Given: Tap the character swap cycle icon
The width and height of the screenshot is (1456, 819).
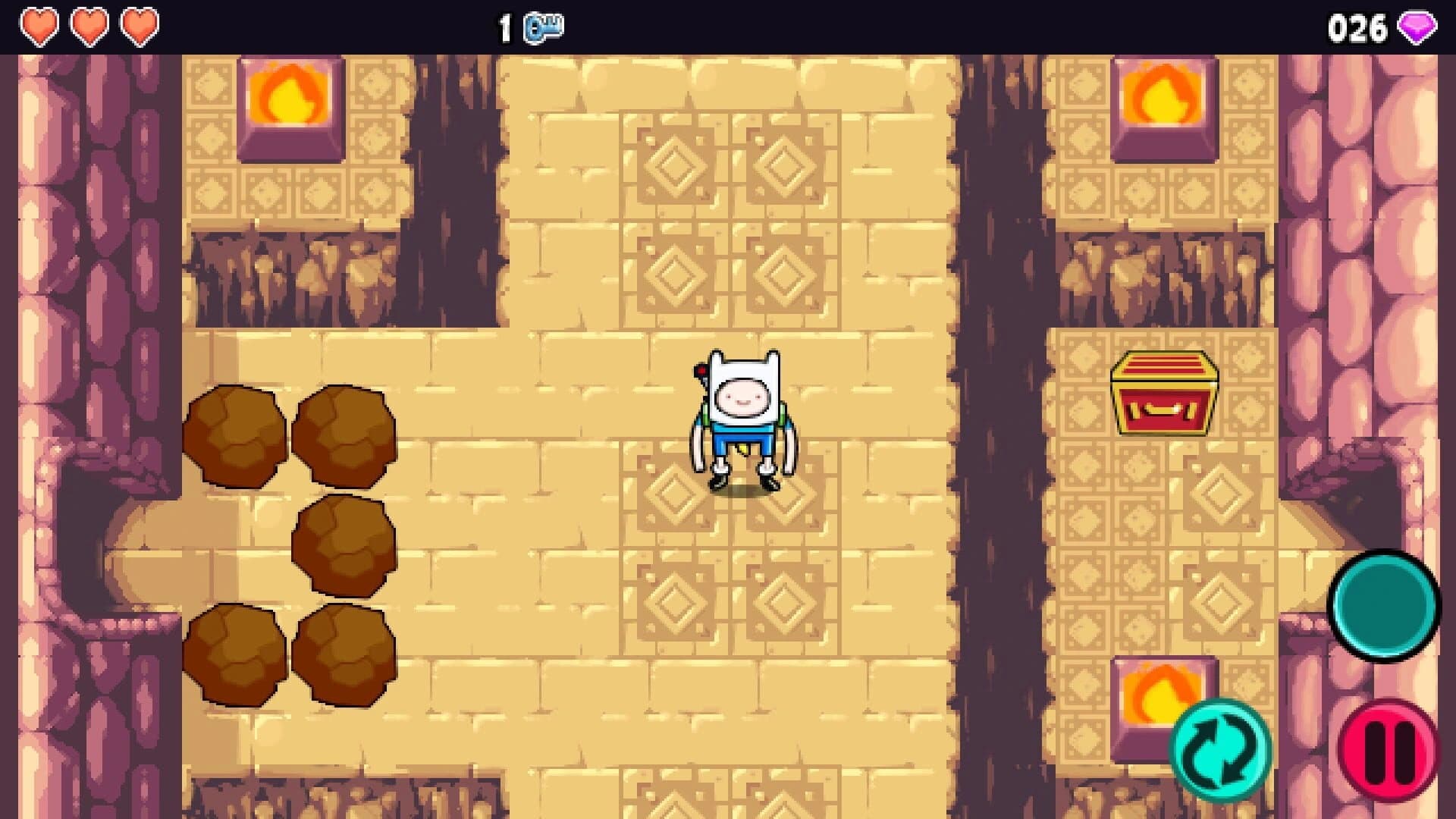Looking at the screenshot, I should point(1222,751).
